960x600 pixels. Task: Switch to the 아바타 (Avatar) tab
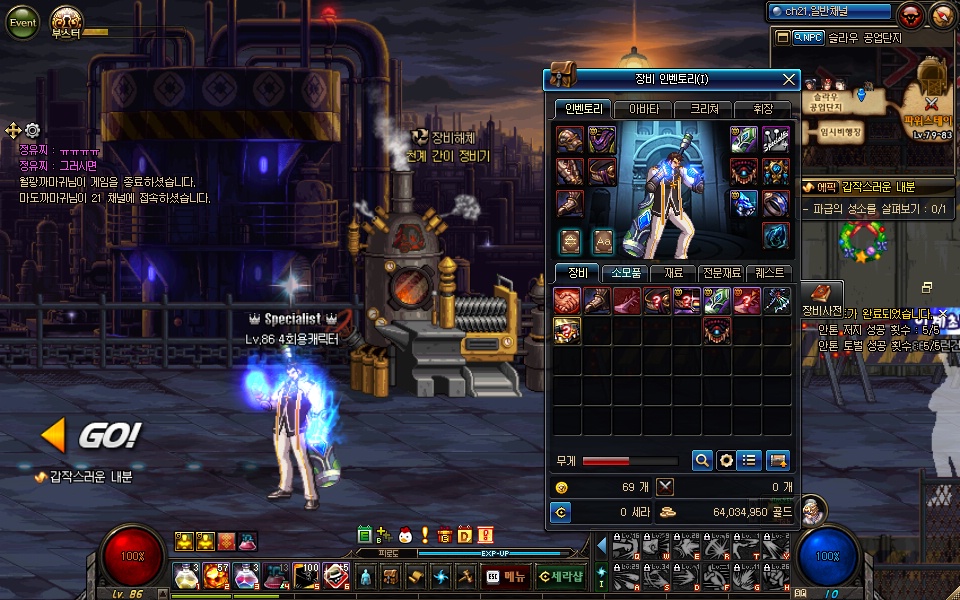point(643,109)
